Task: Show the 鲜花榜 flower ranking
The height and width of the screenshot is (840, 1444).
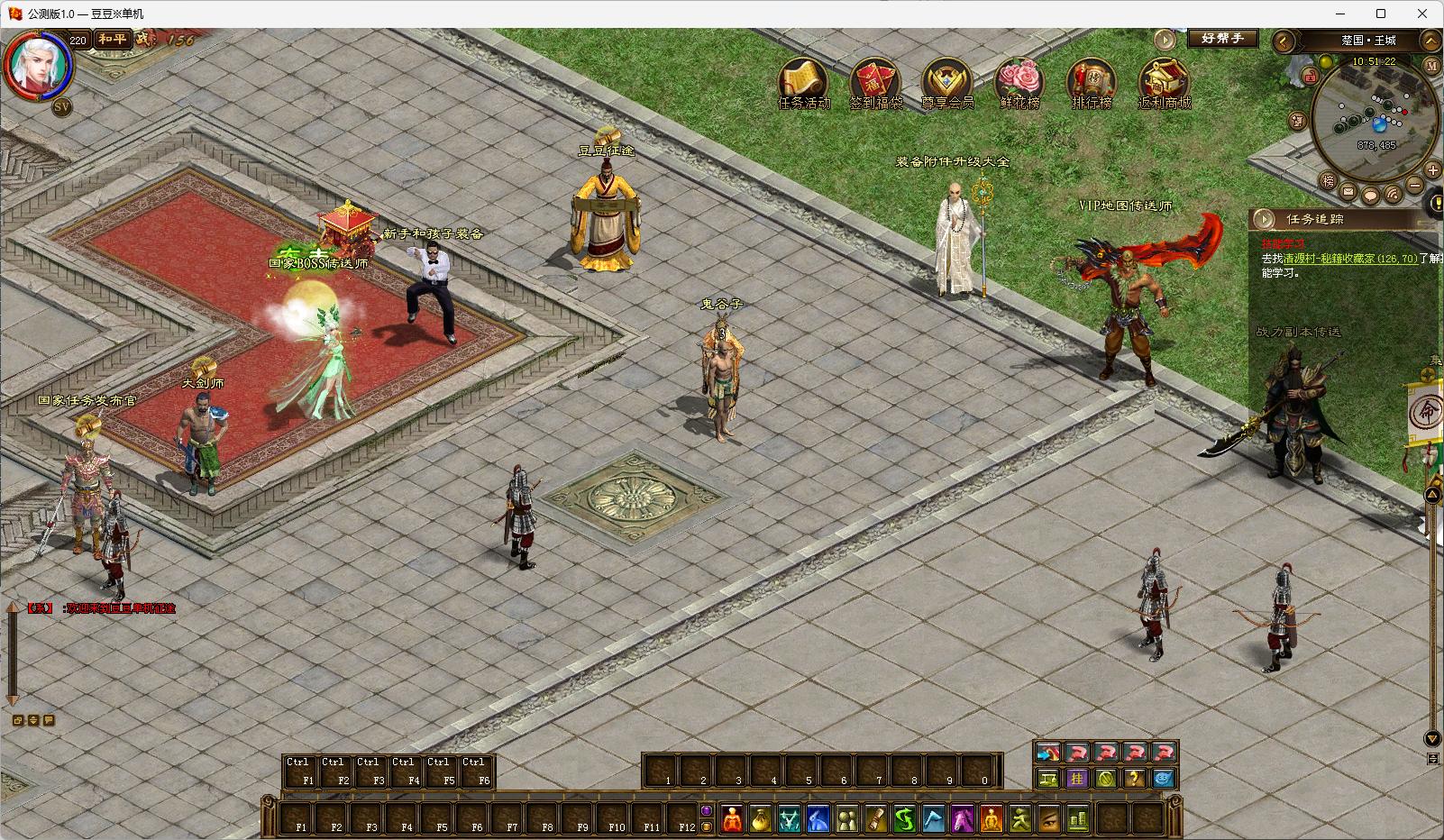Action: click(x=1019, y=81)
